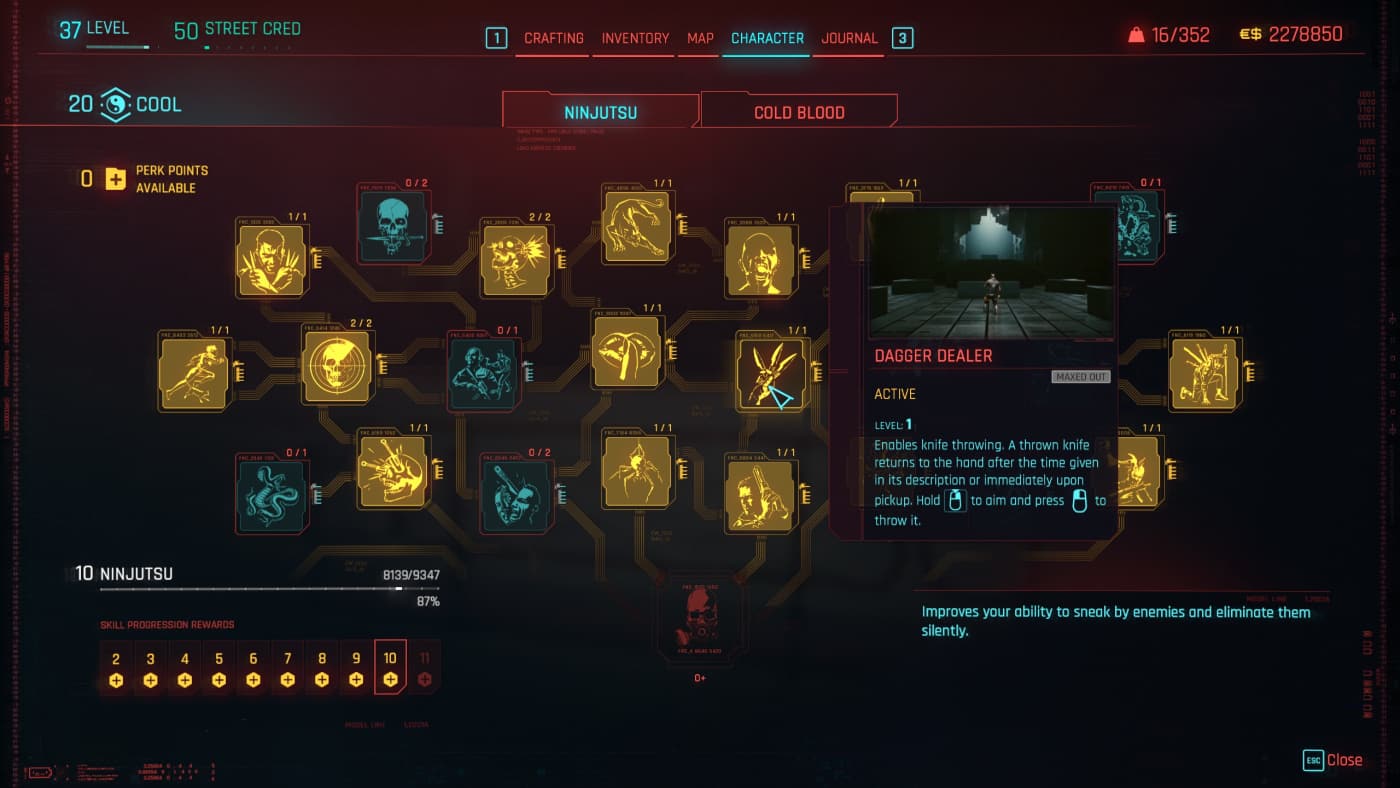Select the Dagger Dealer throwing knife perk
This screenshot has height=788, width=1400.
773,374
